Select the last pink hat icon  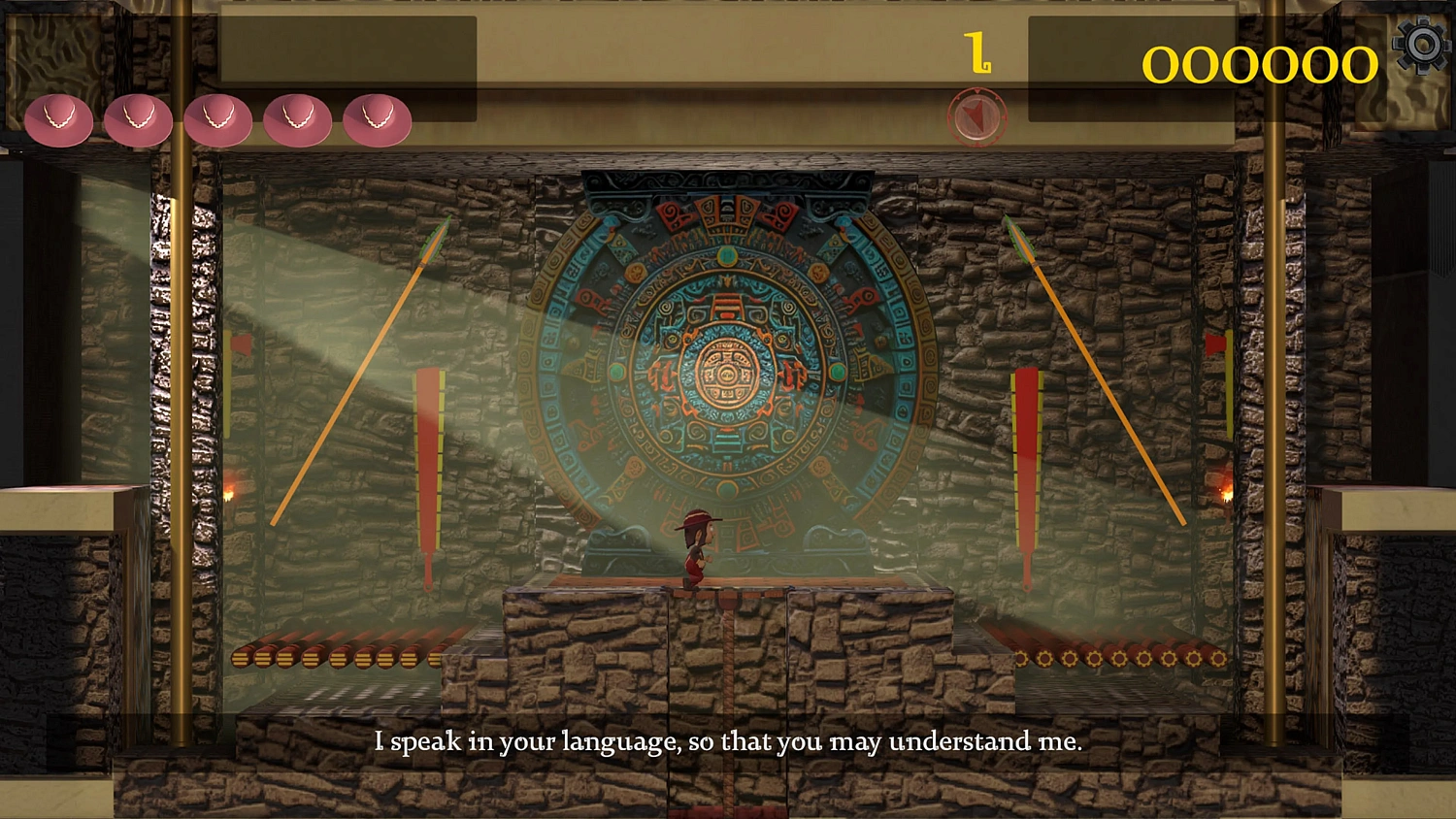377,118
